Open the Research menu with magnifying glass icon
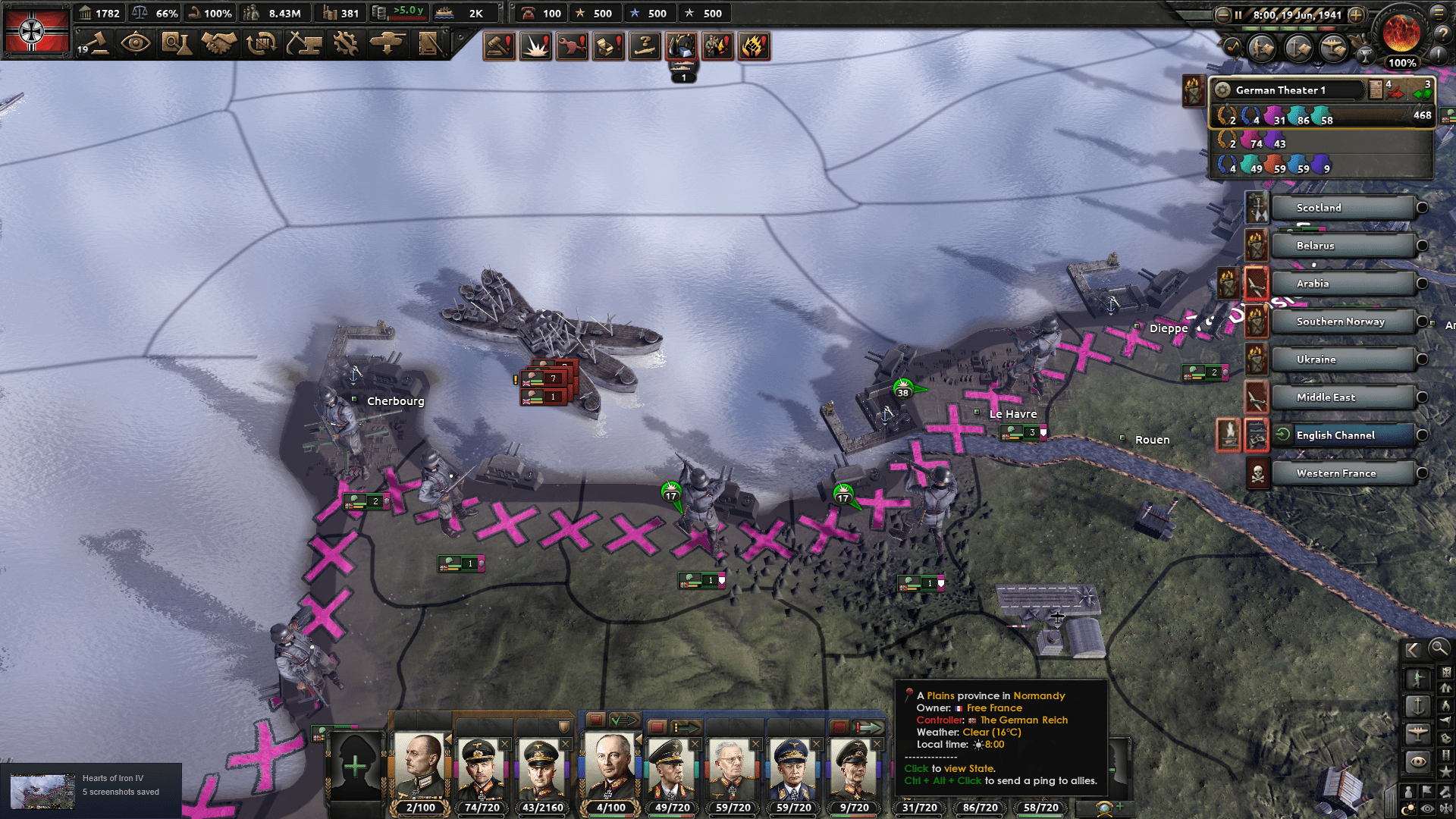This screenshot has height=819, width=1456. click(x=176, y=44)
